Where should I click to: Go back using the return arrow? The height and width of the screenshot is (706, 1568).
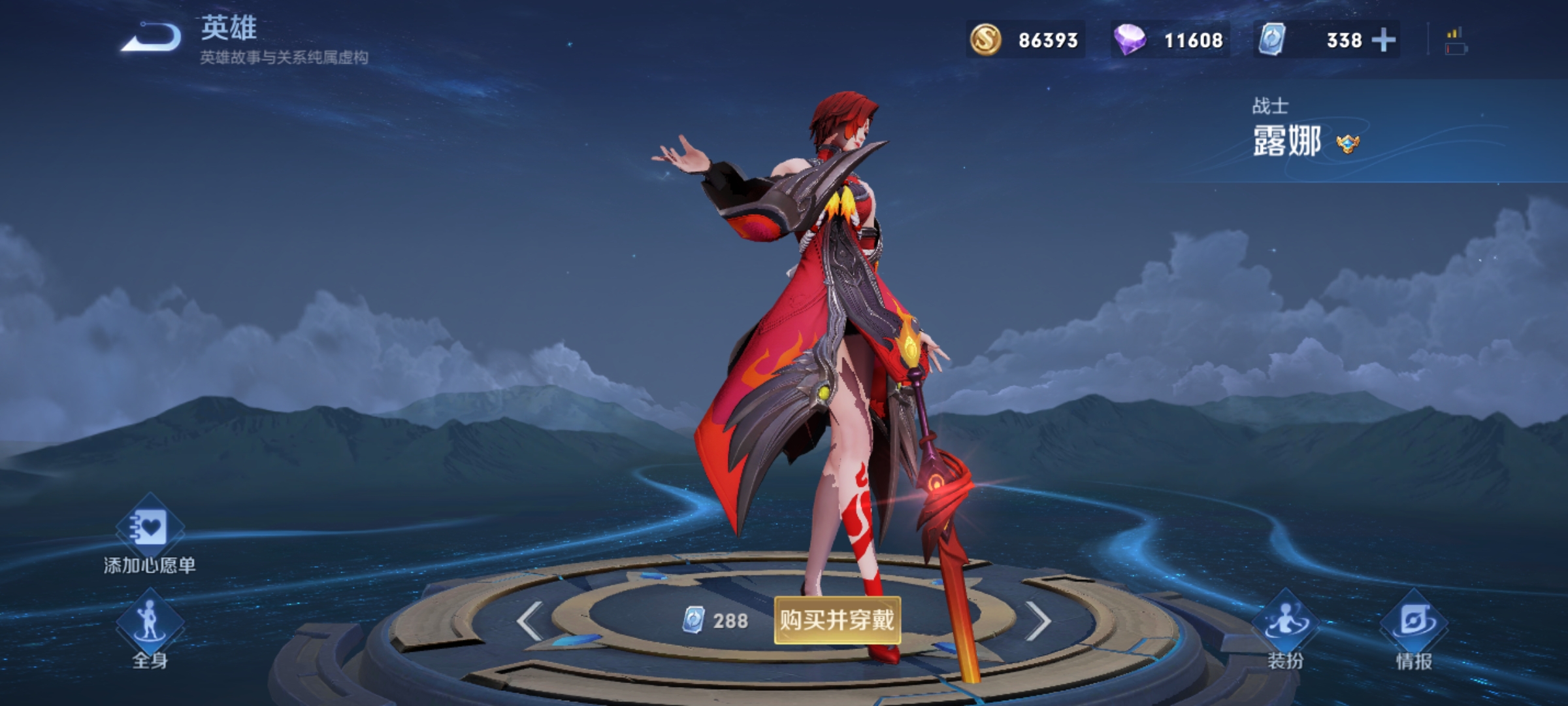coord(152,38)
